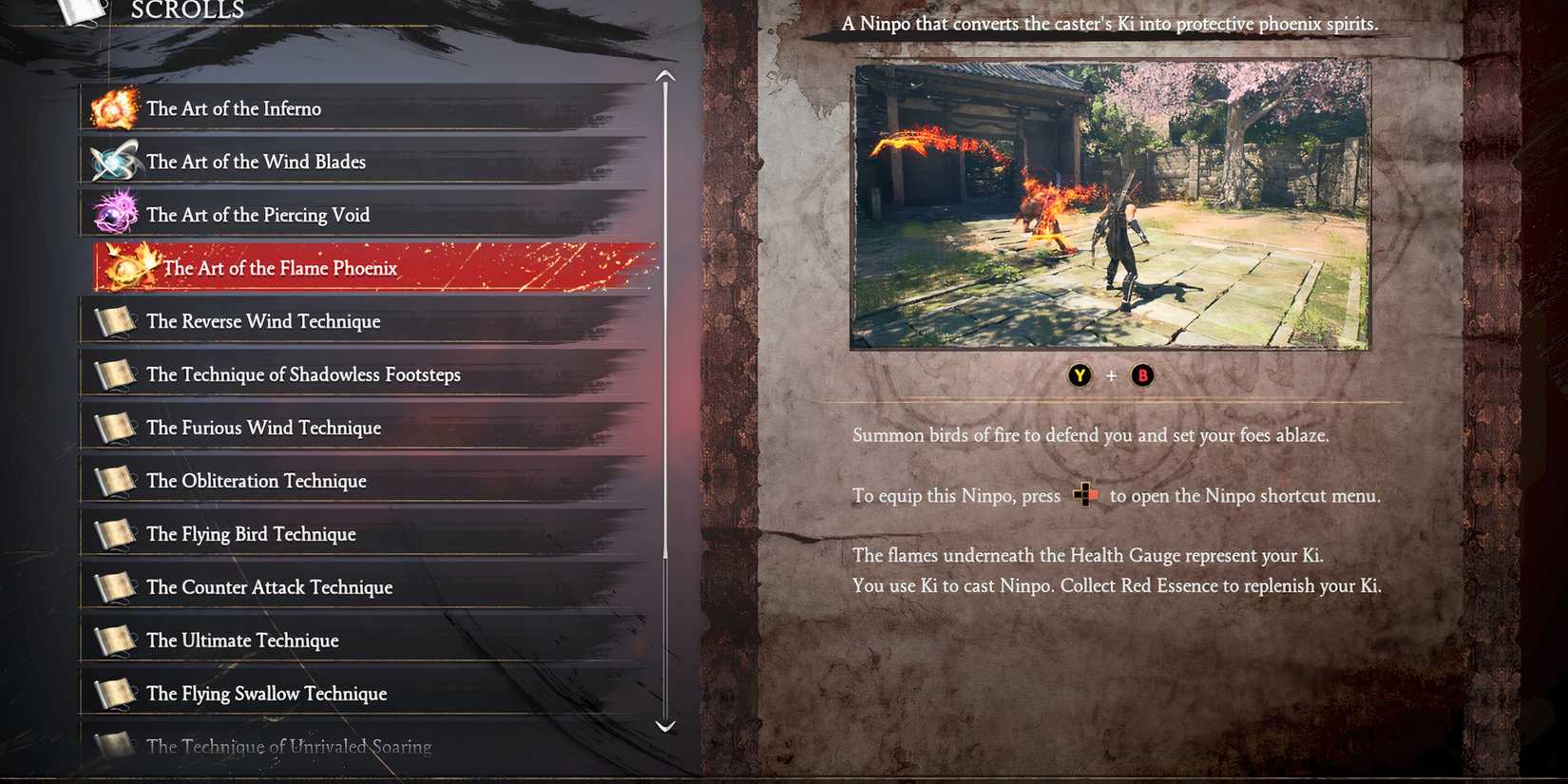Click the Art of the Inferno fireball icon
This screenshot has height=784, width=1568.
tap(114, 106)
